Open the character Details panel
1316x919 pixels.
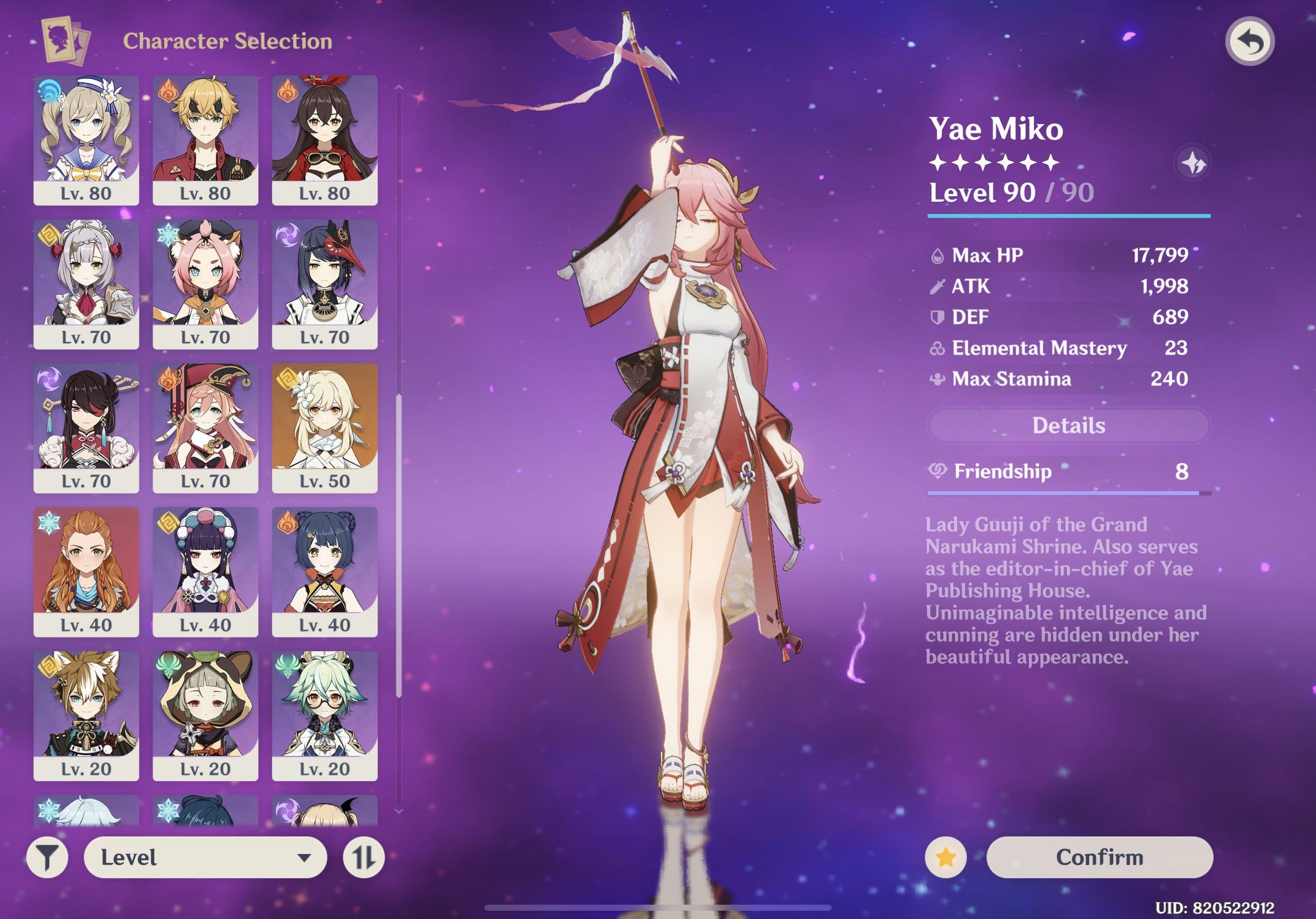coord(1069,425)
